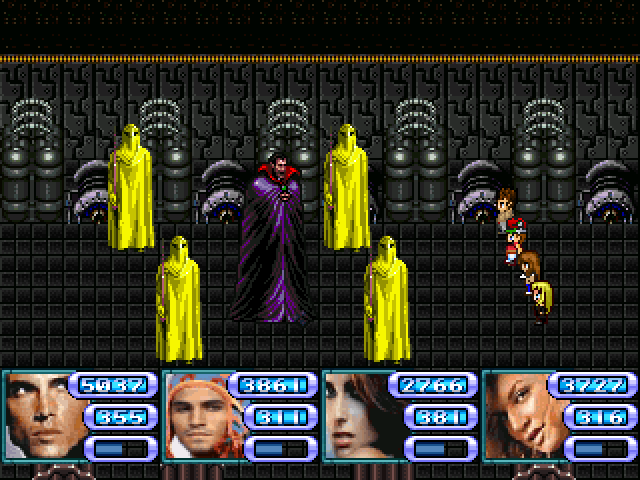Select the portrait beside the 5037 HP readout

tap(37, 416)
